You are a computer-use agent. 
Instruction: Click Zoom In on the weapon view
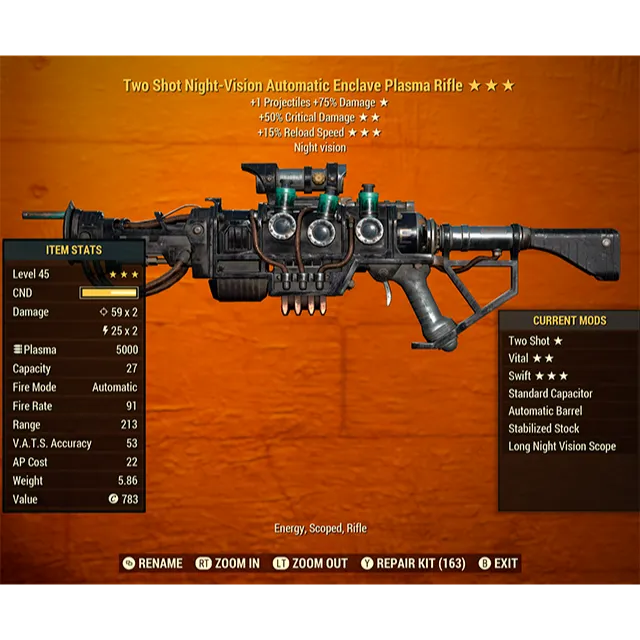[x=228, y=563]
